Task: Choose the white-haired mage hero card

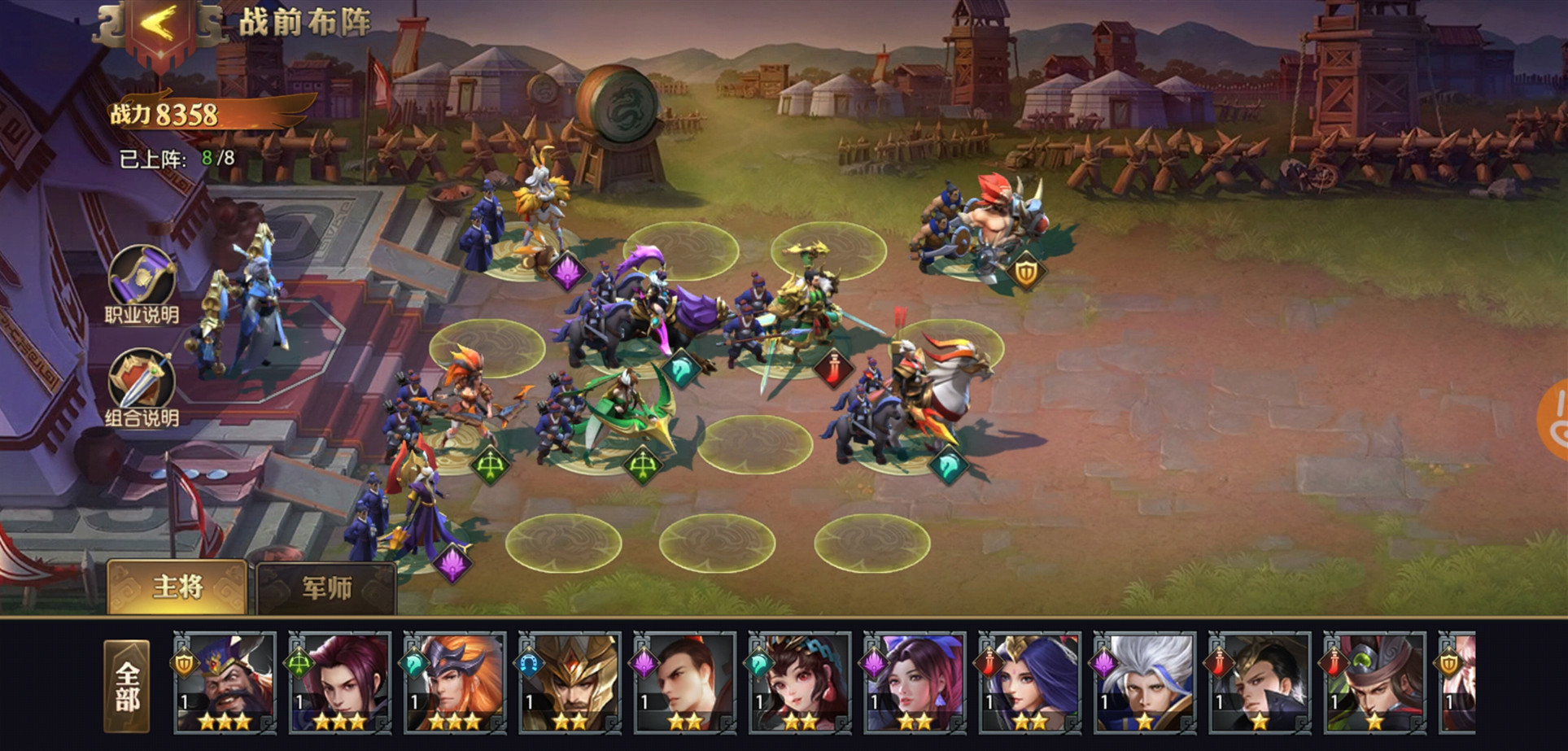Action: pyautogui.click(x=1144, y=683)
